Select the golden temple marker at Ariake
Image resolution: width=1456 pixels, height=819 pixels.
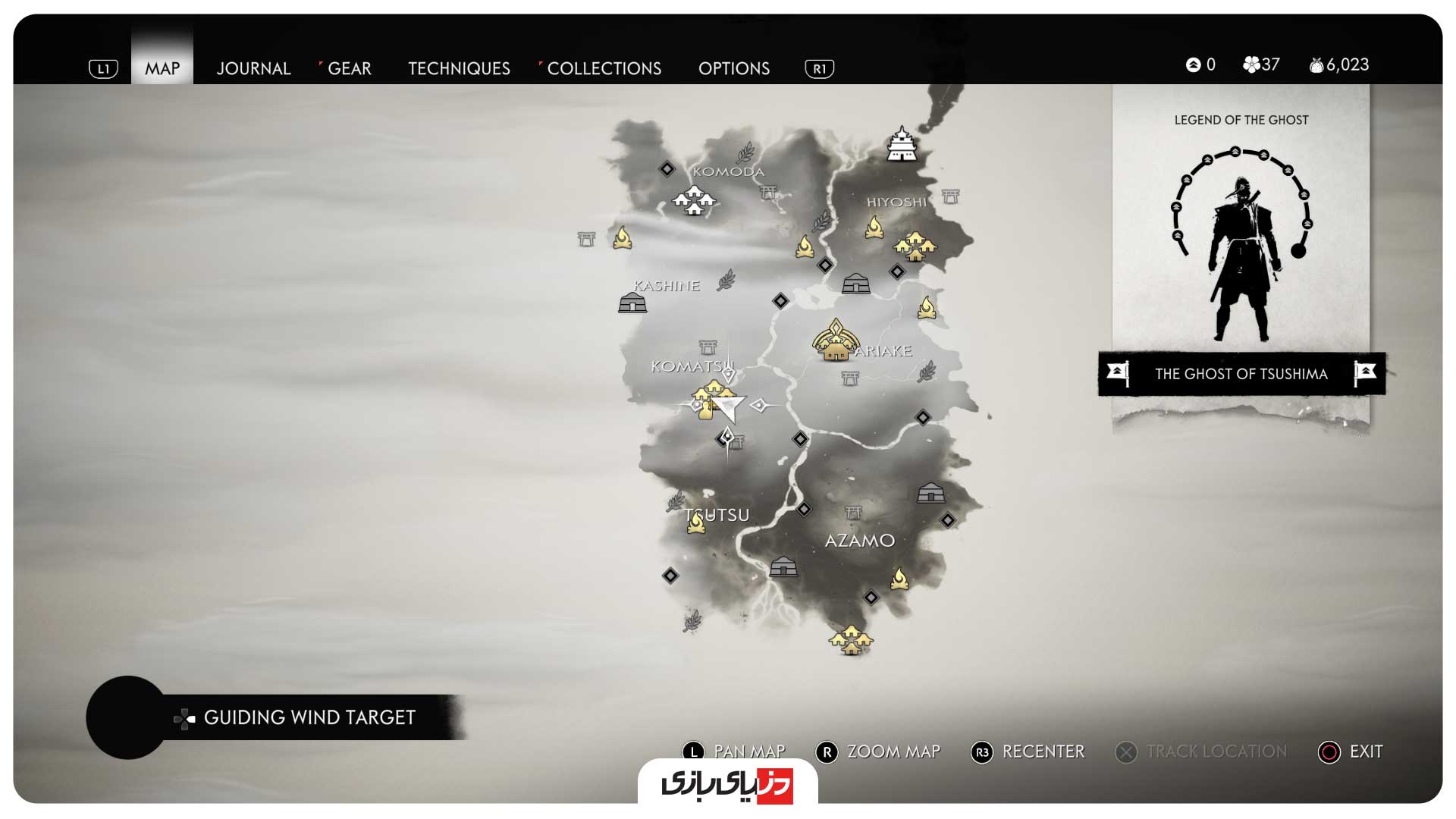835,341
